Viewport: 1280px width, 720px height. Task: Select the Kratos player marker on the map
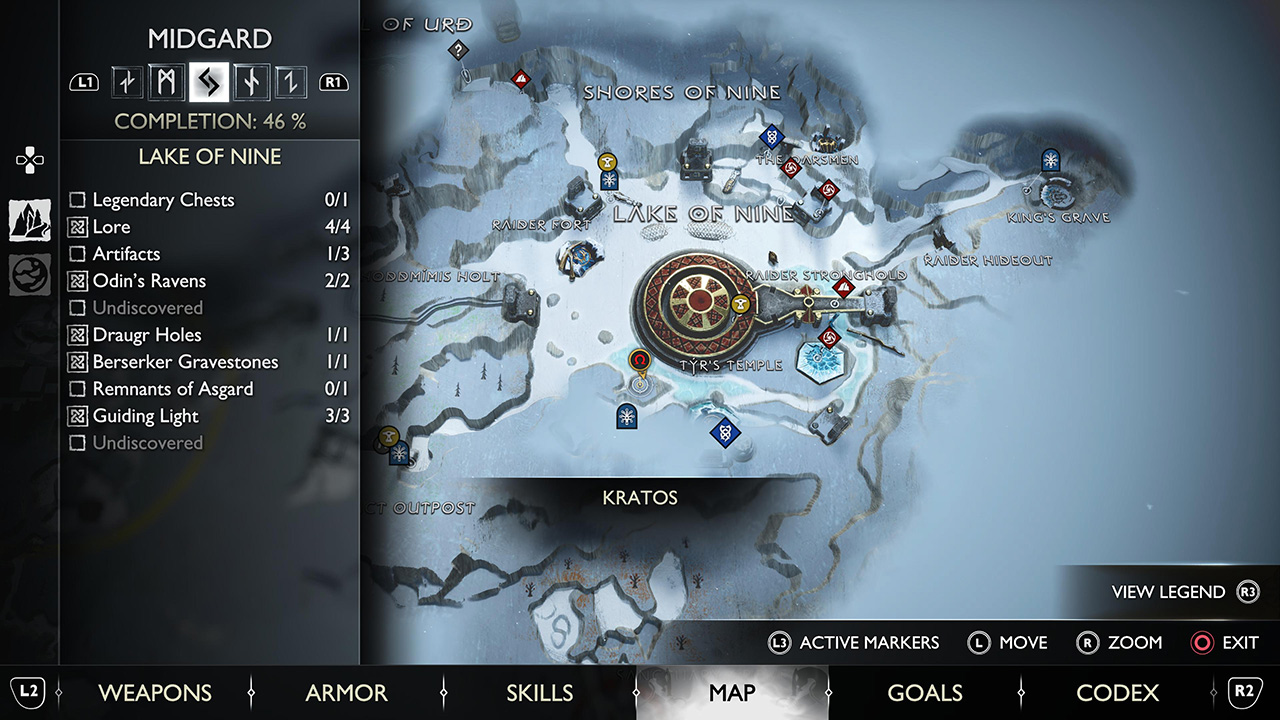coord(640,360)
